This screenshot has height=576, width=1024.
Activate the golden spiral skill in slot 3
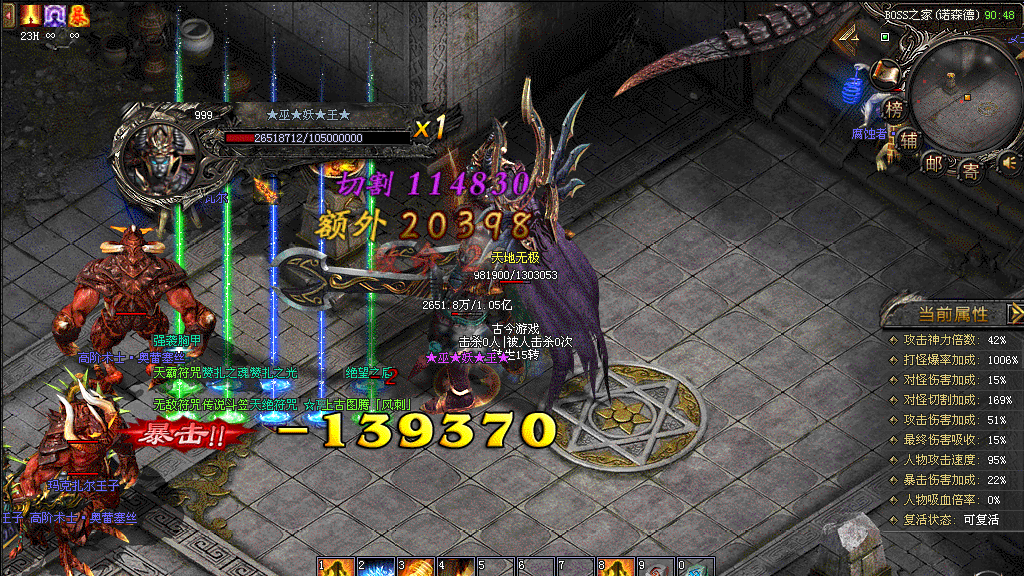tap(416, 567)
